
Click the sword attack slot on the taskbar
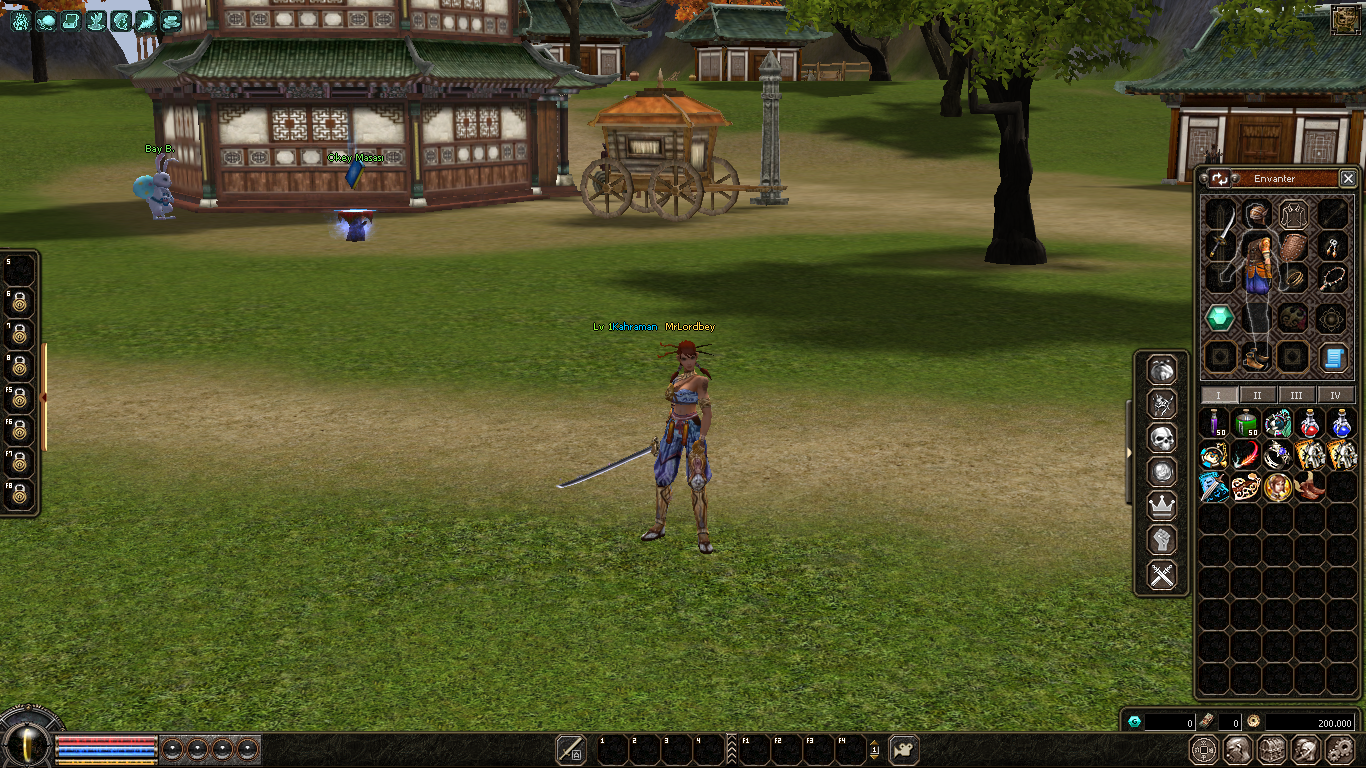coord(571,749)
